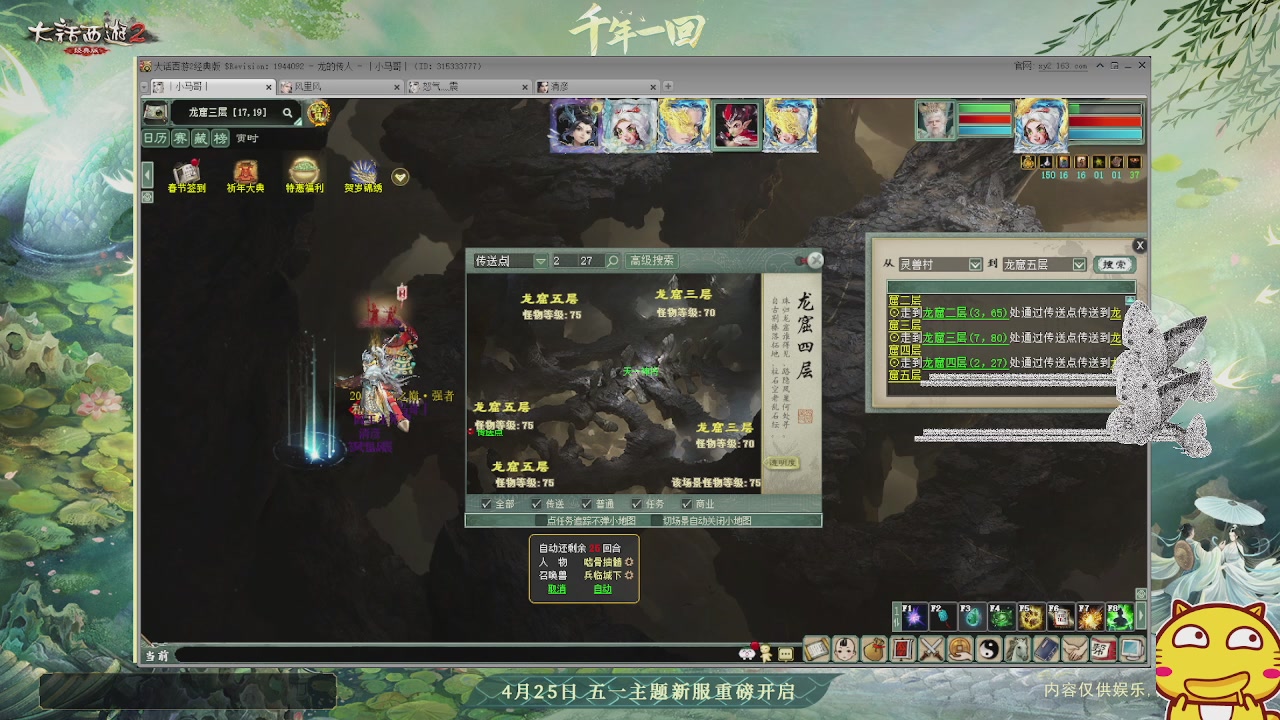Disable the 全部 checkbox below the map
Viewport: 1280px width, 720px height.
tap(487, 503)
